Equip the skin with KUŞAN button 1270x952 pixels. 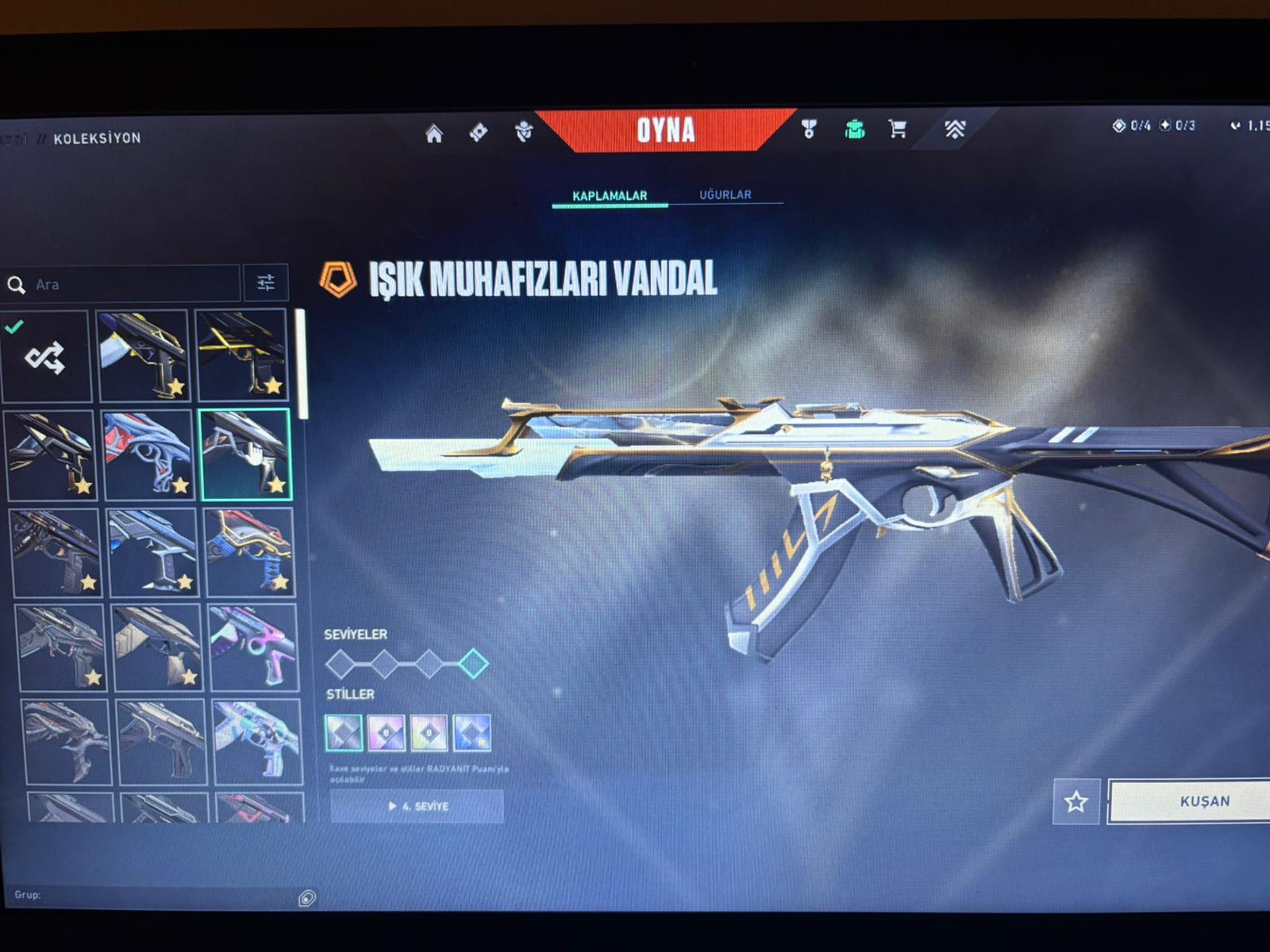tap(1203, 801)
